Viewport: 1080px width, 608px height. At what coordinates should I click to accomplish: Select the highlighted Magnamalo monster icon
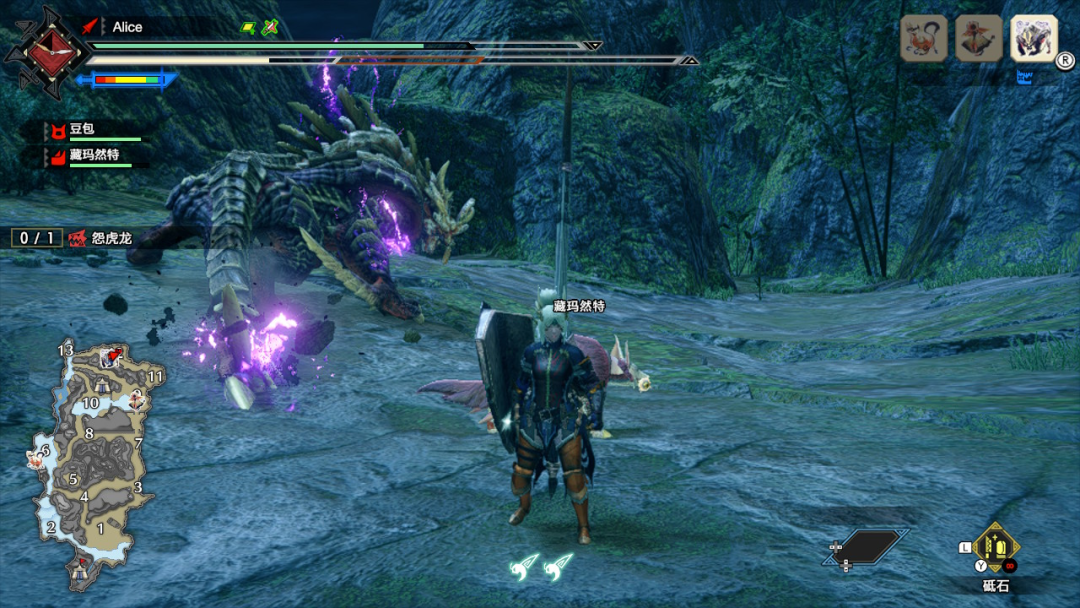click(1033, 39)
